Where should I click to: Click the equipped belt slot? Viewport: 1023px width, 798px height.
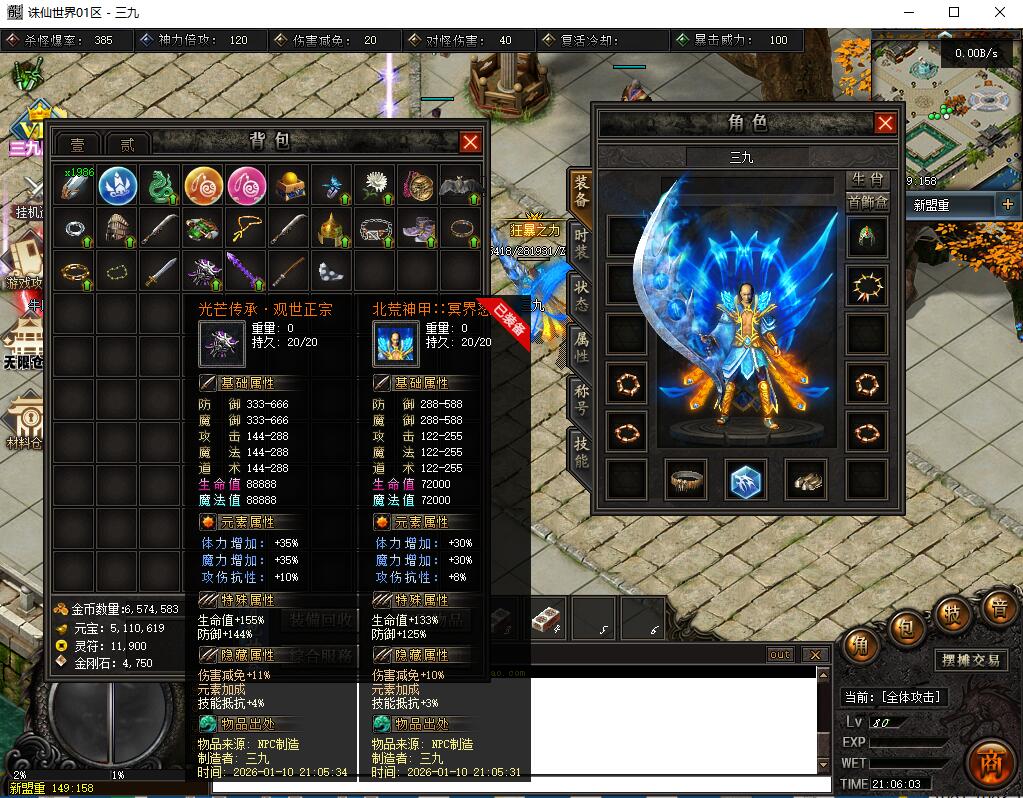[x=687, y=480]
